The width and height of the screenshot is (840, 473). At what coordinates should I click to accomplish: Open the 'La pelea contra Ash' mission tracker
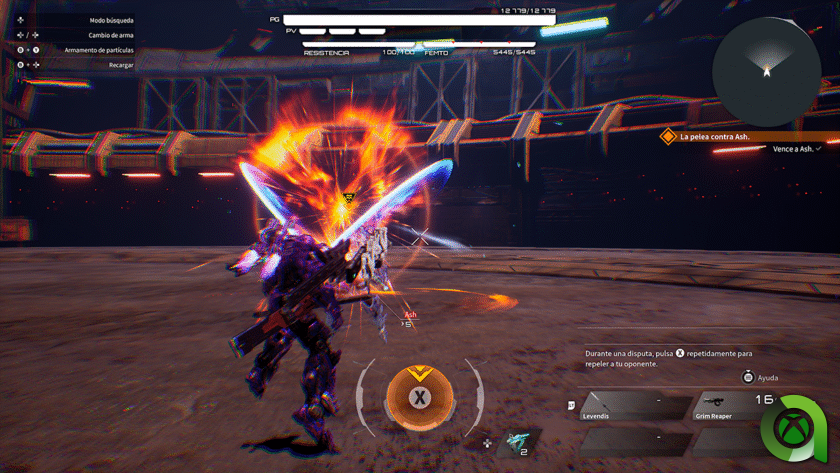[x=714, y=136]
